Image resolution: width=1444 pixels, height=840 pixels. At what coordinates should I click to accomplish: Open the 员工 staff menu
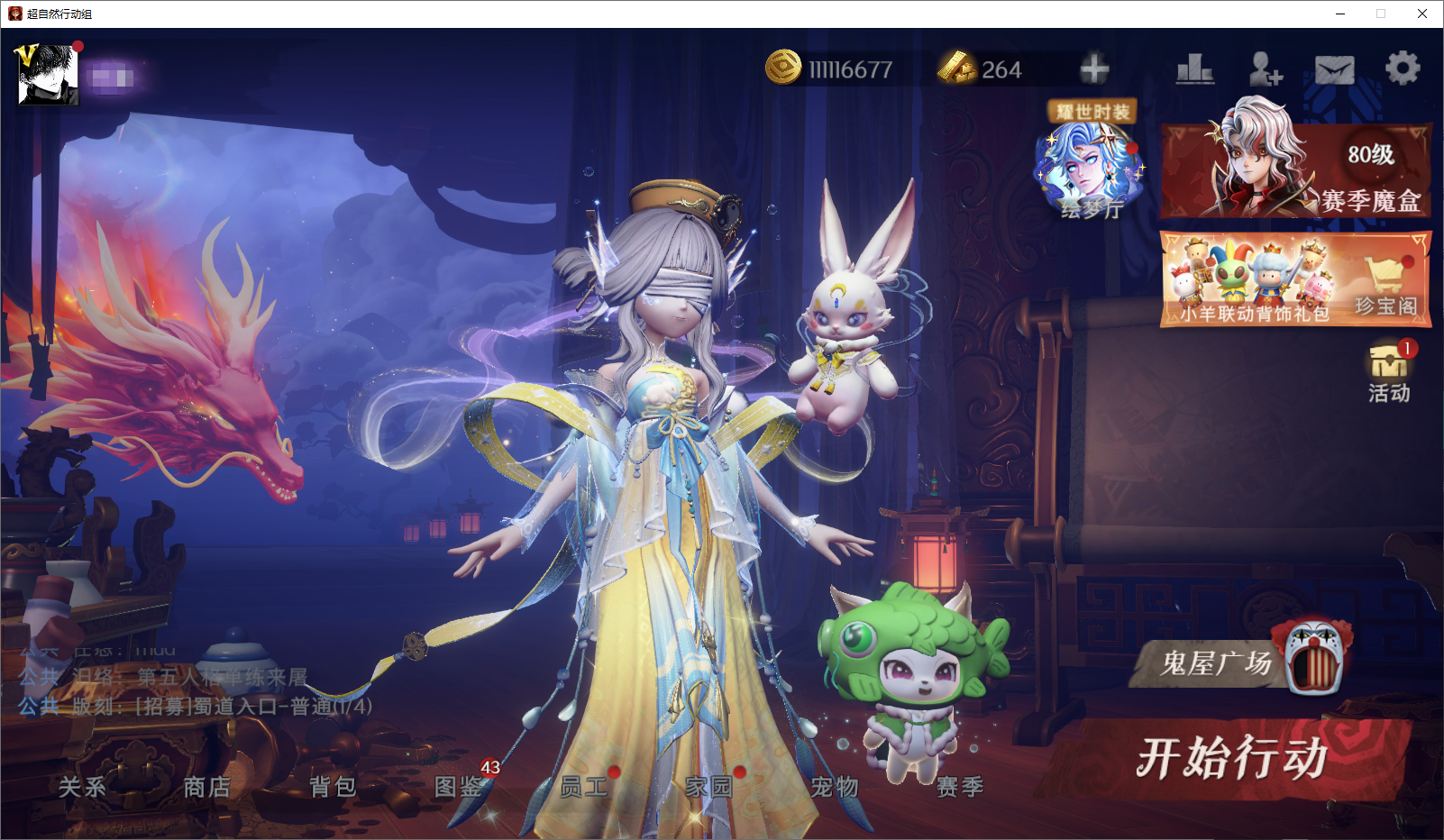(x=583, y=787)
